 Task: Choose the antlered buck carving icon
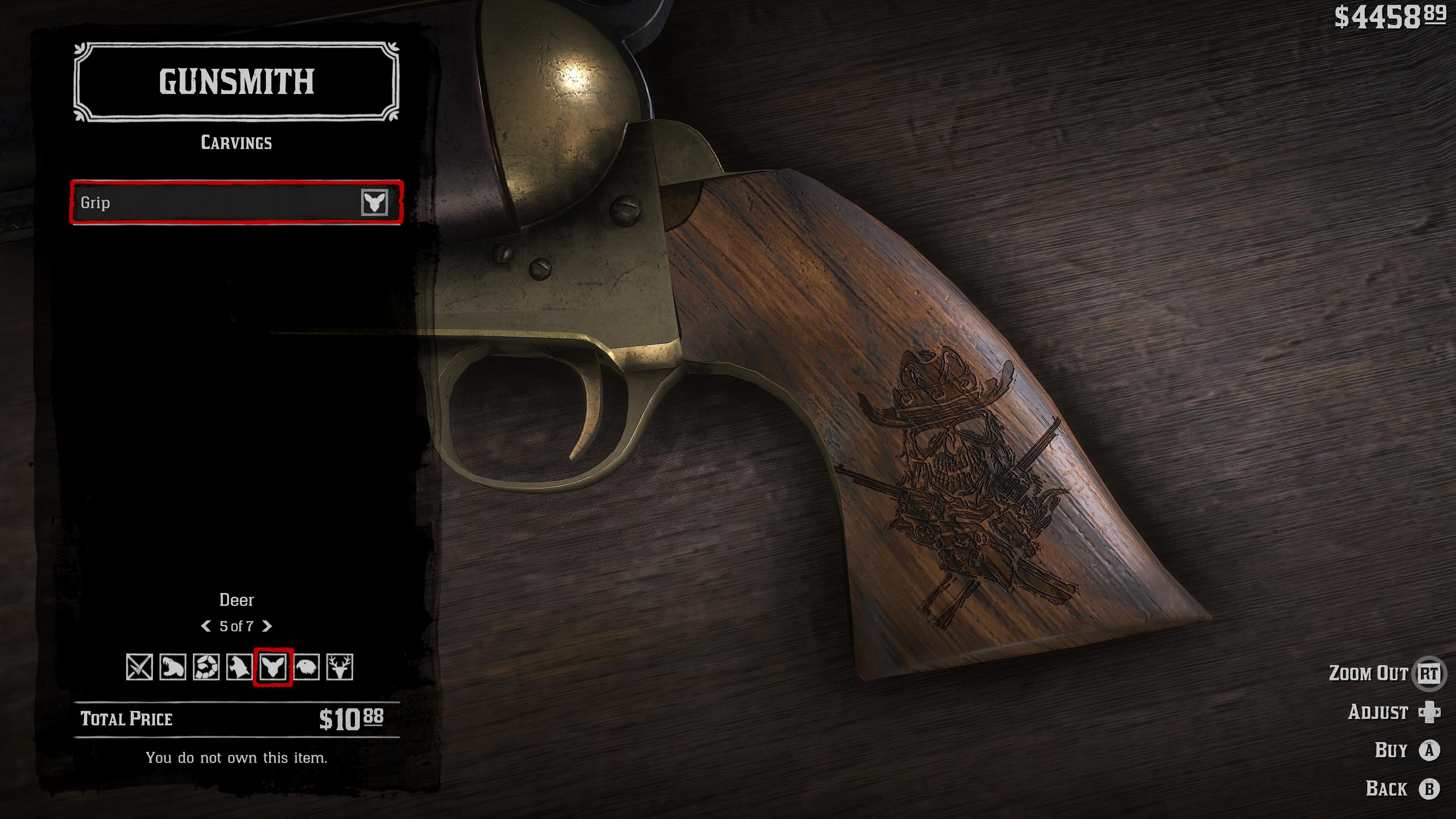[340, 667]
